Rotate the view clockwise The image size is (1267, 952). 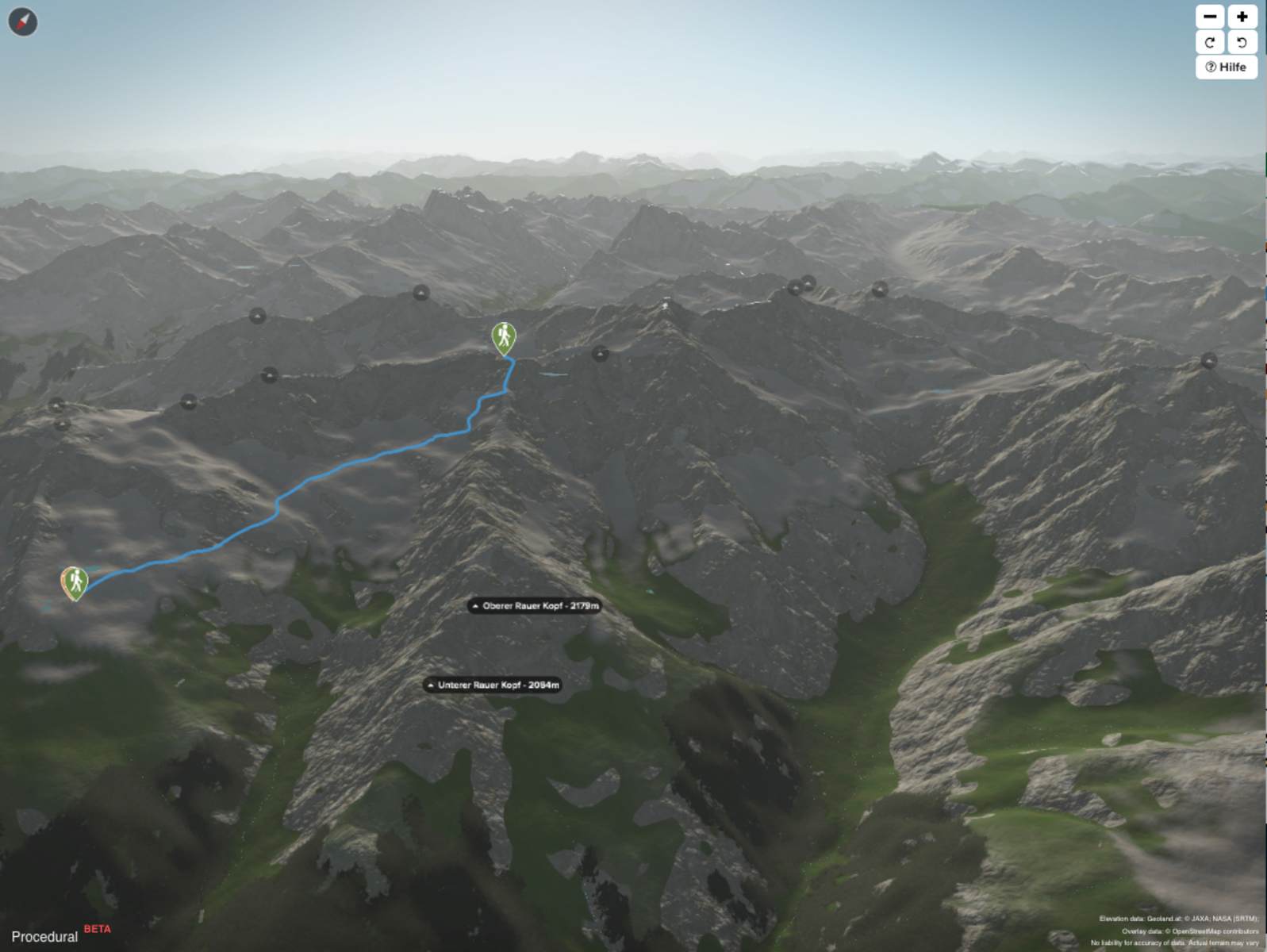pos(1210,42)
